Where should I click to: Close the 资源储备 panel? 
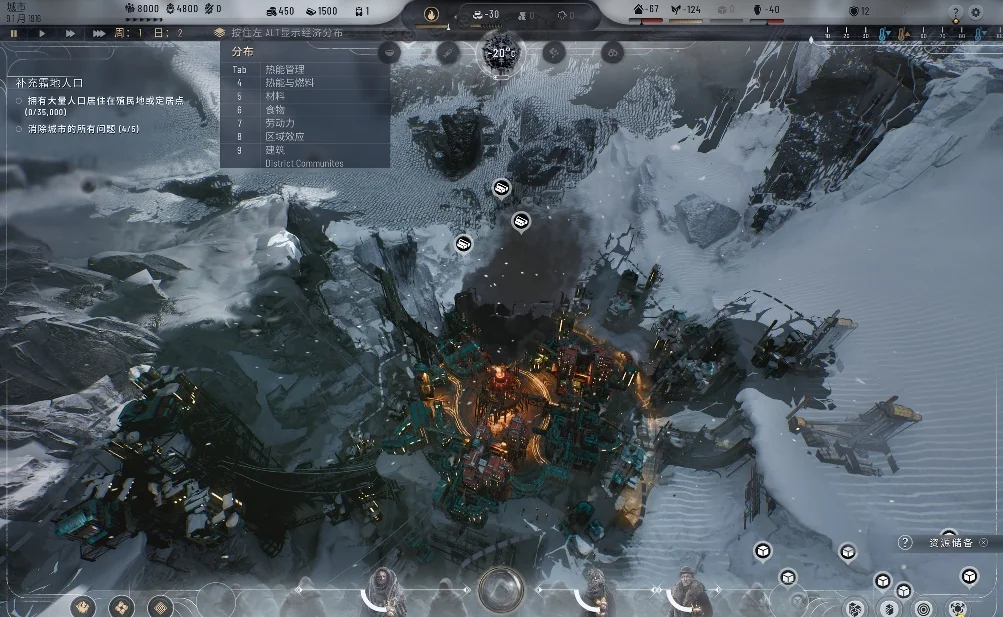[984, 543]
